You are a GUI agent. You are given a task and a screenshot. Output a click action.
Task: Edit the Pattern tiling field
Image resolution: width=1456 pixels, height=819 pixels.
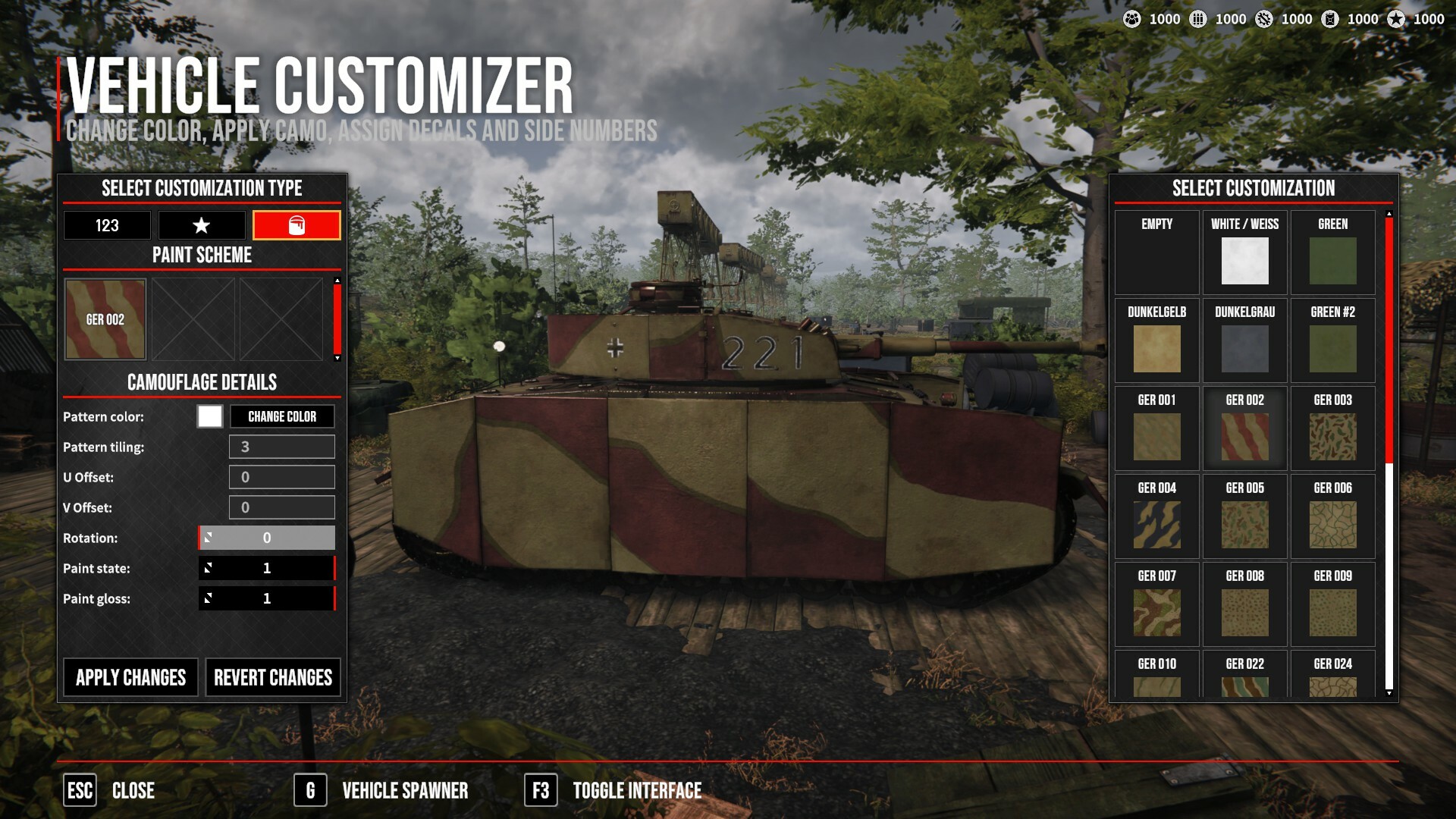(x=281, y=447)
